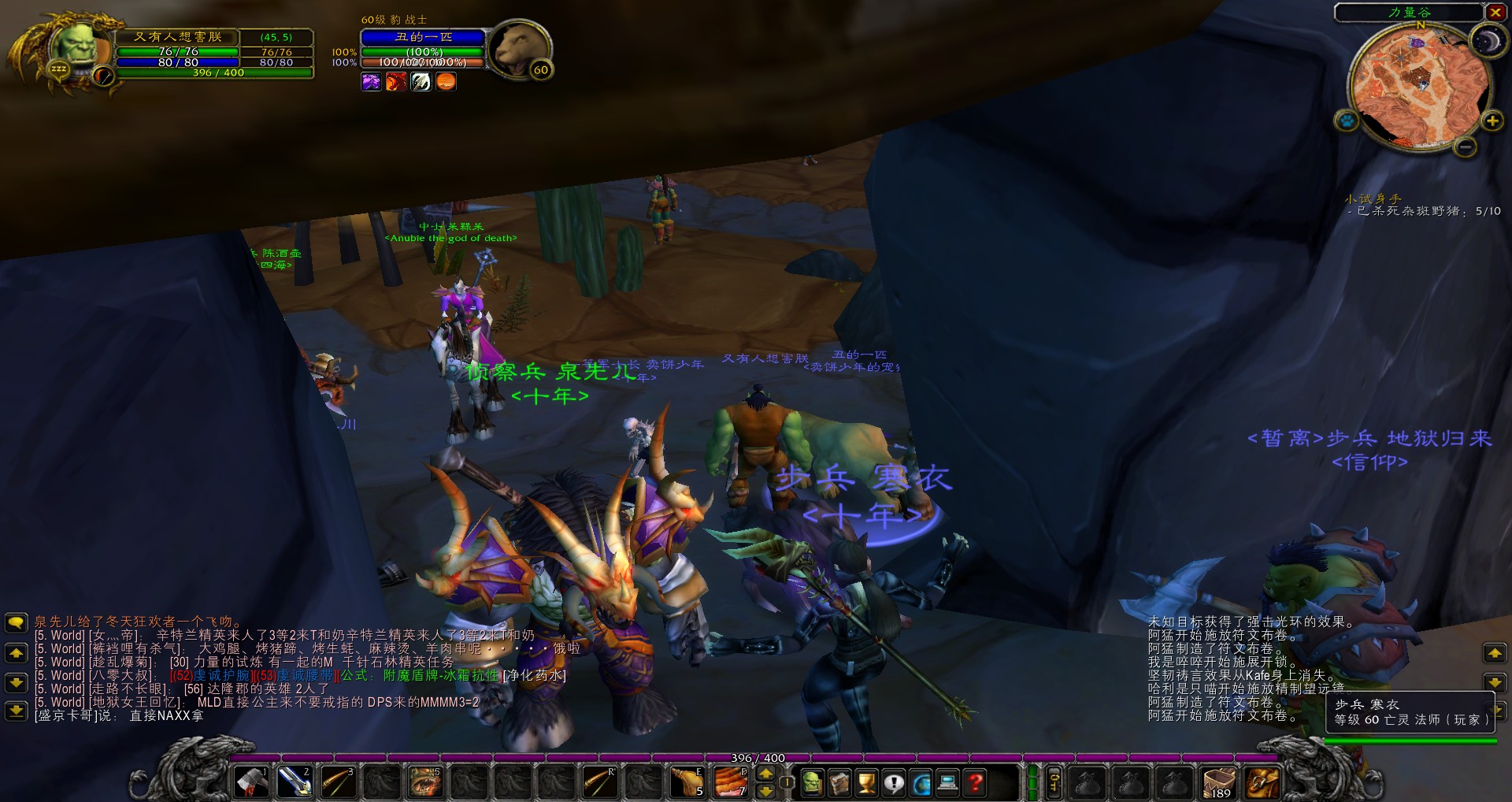Click the [净化药水] item link in chat
Screen dimensions: 1512x802
[x=534, y=675]
